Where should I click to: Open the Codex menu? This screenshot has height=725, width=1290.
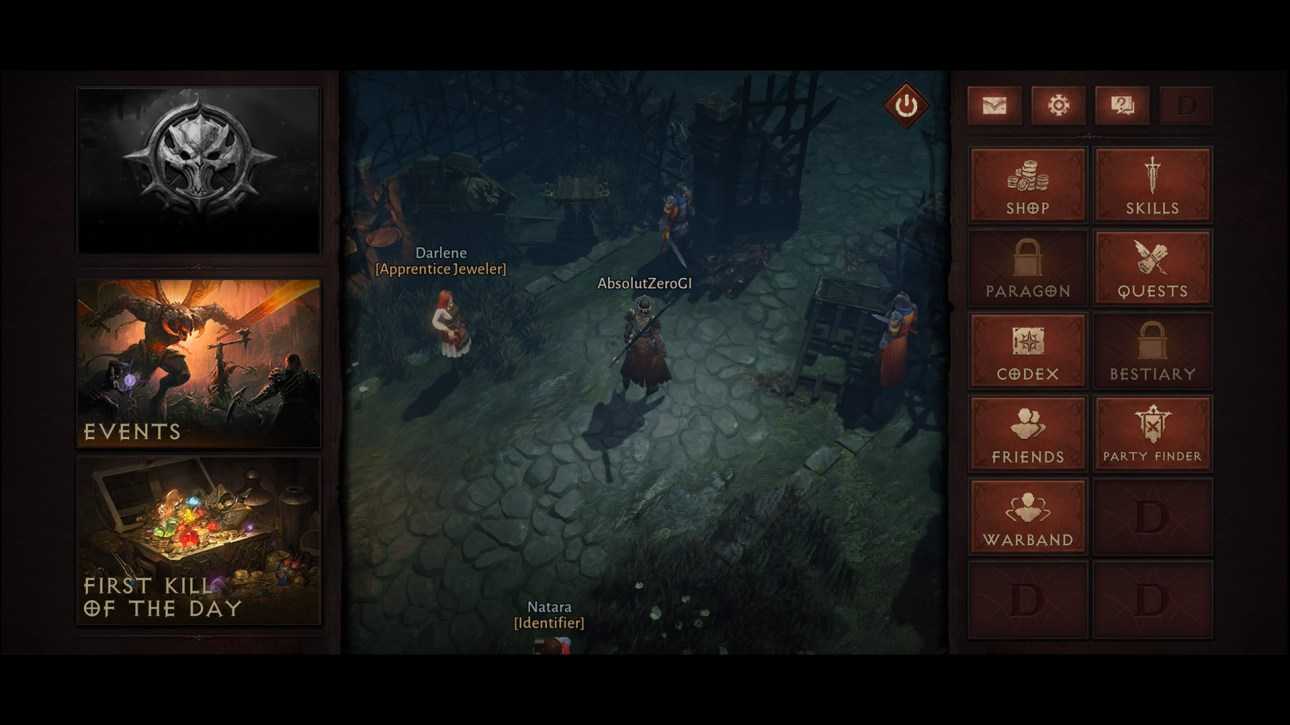pos(1027,351)
